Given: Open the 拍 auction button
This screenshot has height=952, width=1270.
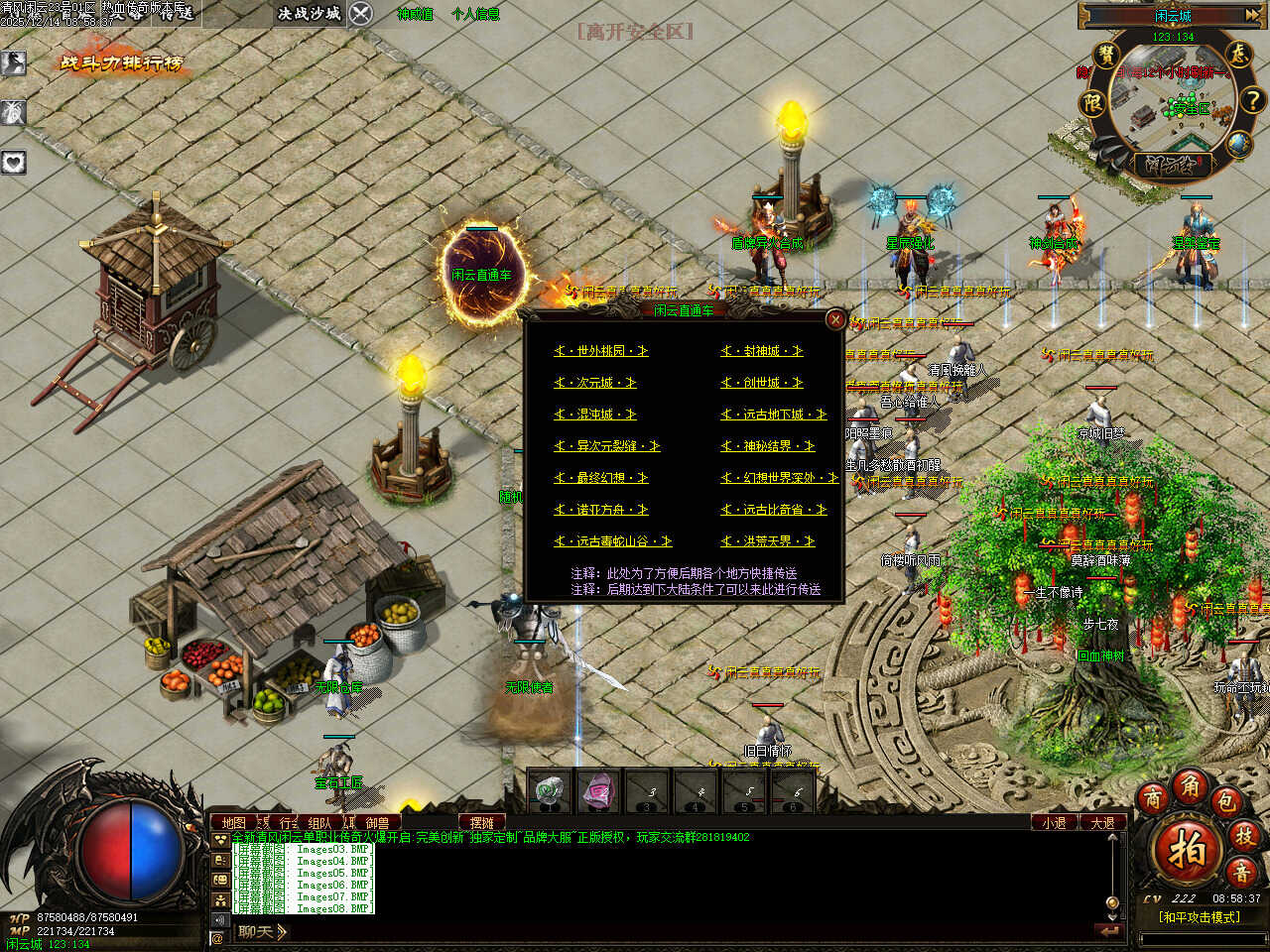Looking at the screenshot, I should [1187, 852].
